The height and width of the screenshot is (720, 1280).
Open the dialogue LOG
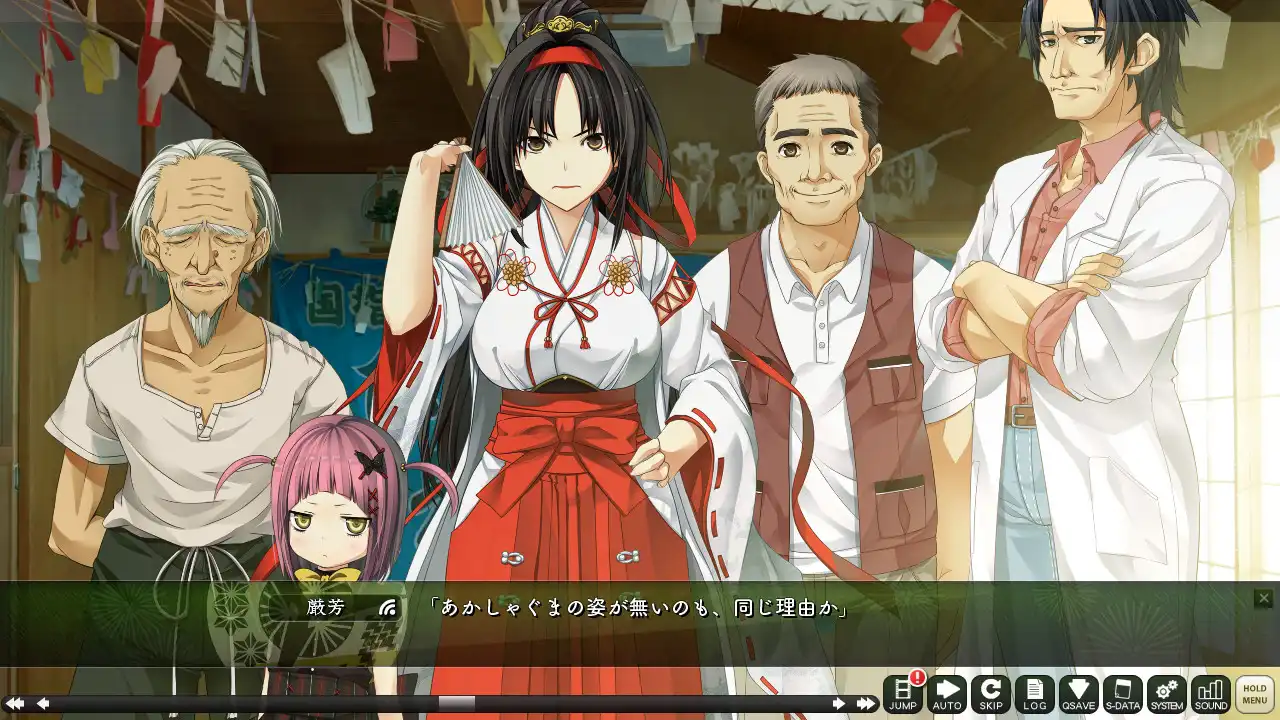pos(1035,694)
